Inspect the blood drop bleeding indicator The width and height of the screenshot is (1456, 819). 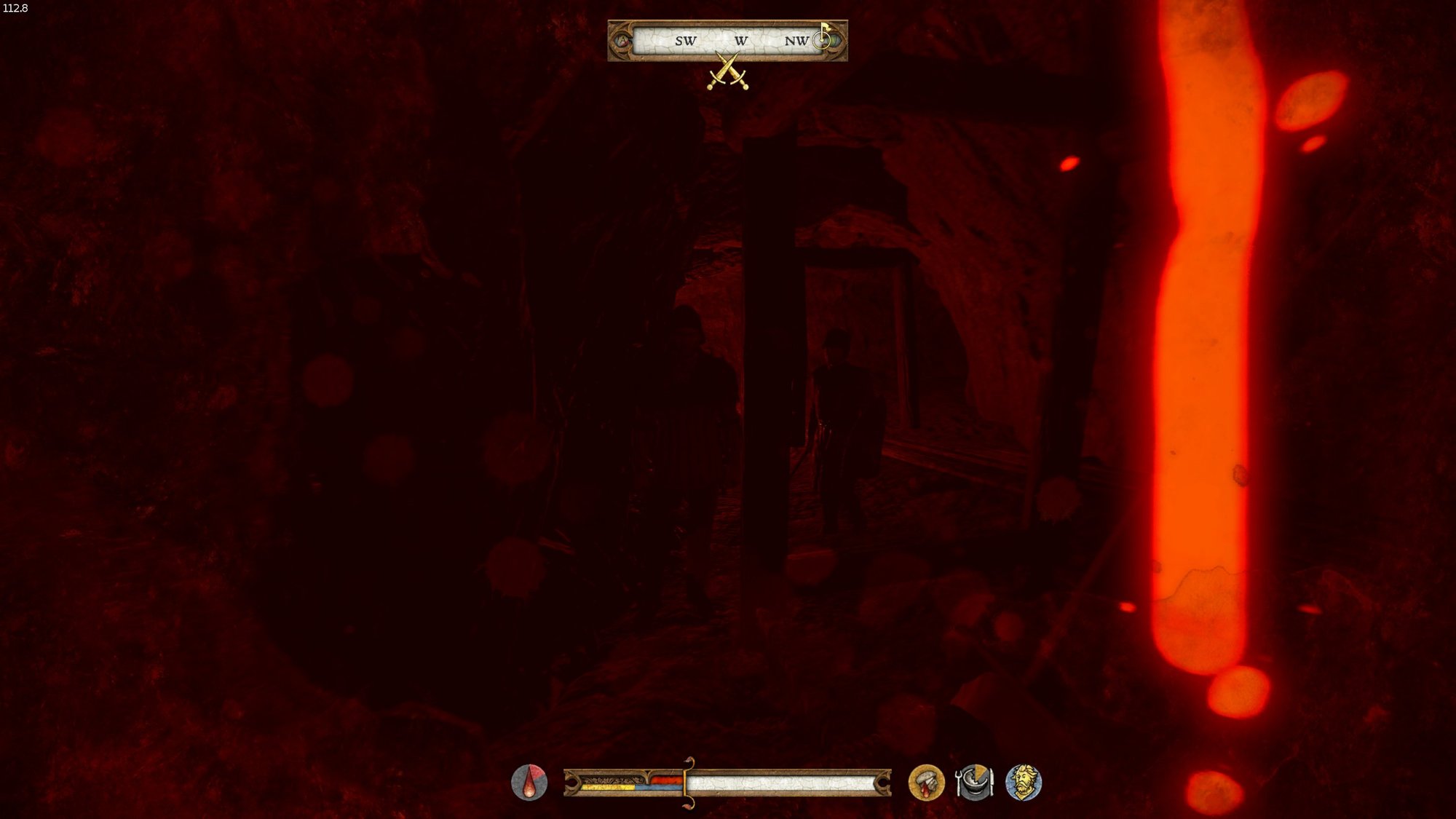click(x=529, y=783)
